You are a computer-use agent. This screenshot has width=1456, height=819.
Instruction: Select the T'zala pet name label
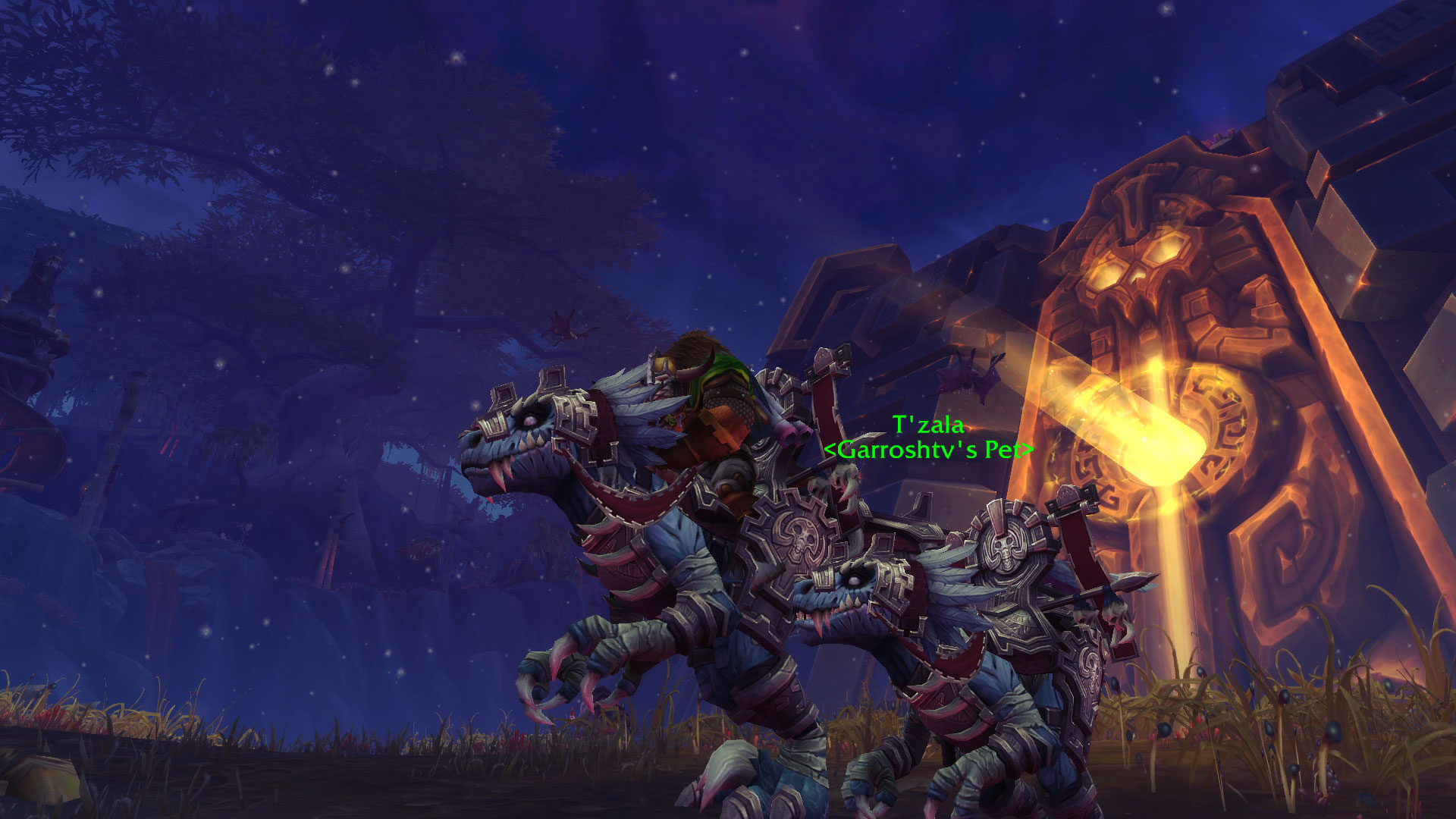pos(928,425)
